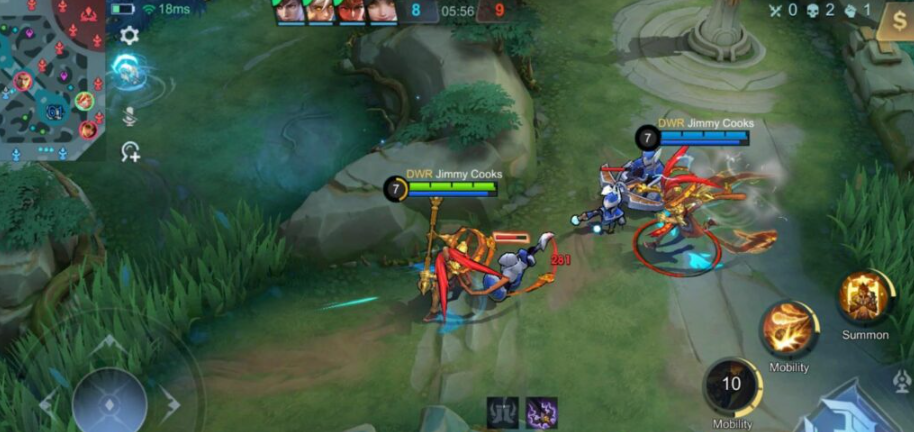Image resolution: width=914 pixels, height=432 pixels.
Task: Select the purple lightning item icon
Action: pos(542,412)
